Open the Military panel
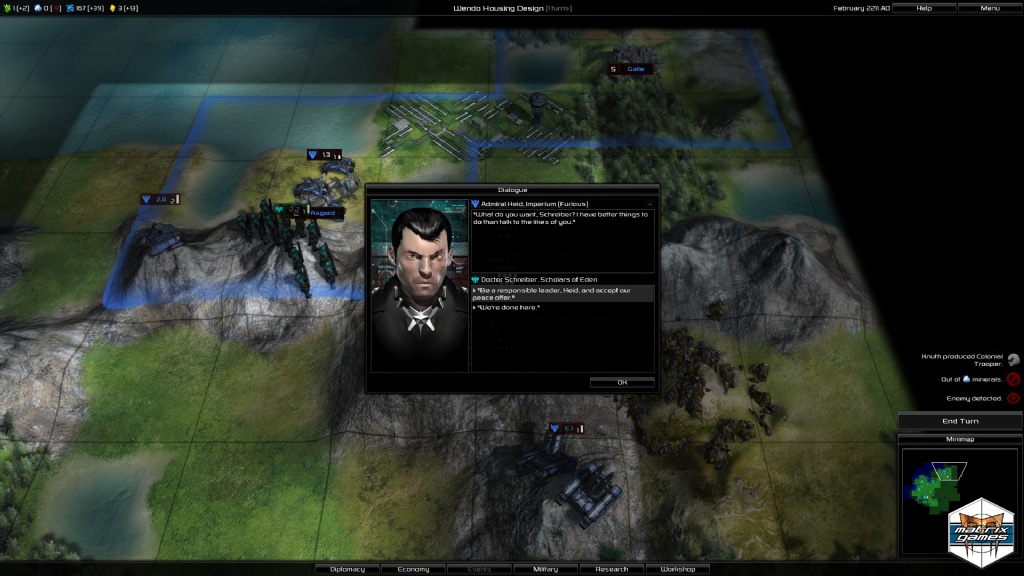 click(545, 569)
